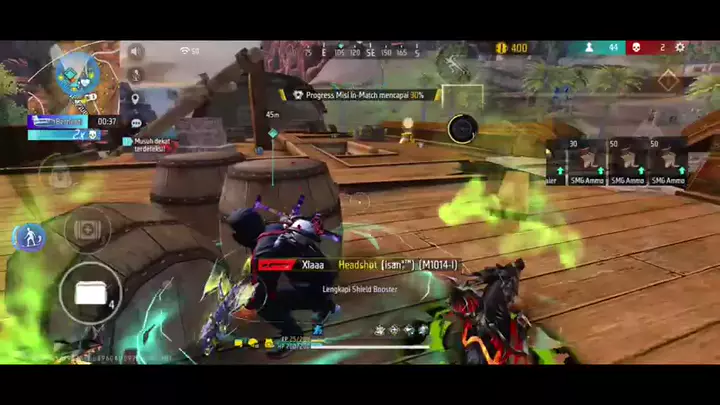Open settings with the gear icon

[680, 47]
